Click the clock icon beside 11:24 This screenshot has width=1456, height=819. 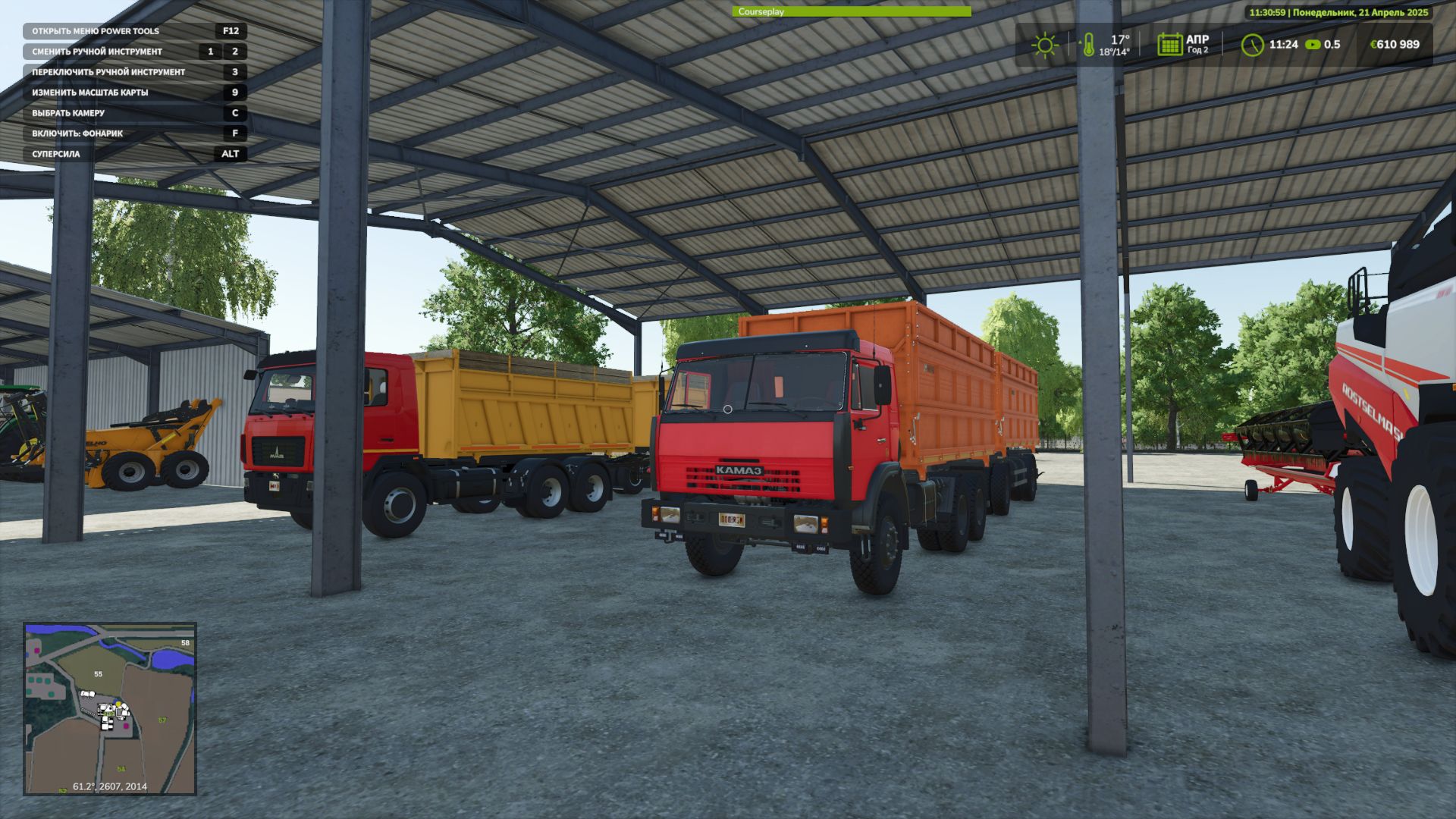1255,44
